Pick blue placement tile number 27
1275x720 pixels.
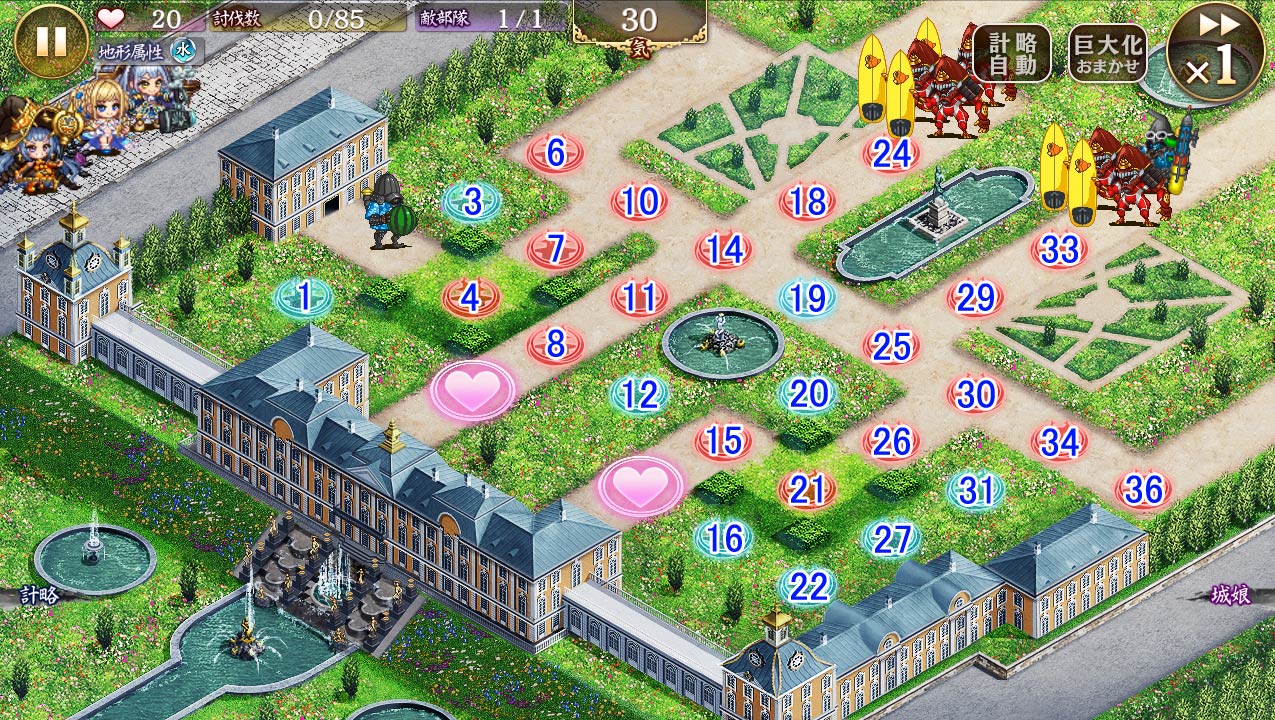coord(891,538)
